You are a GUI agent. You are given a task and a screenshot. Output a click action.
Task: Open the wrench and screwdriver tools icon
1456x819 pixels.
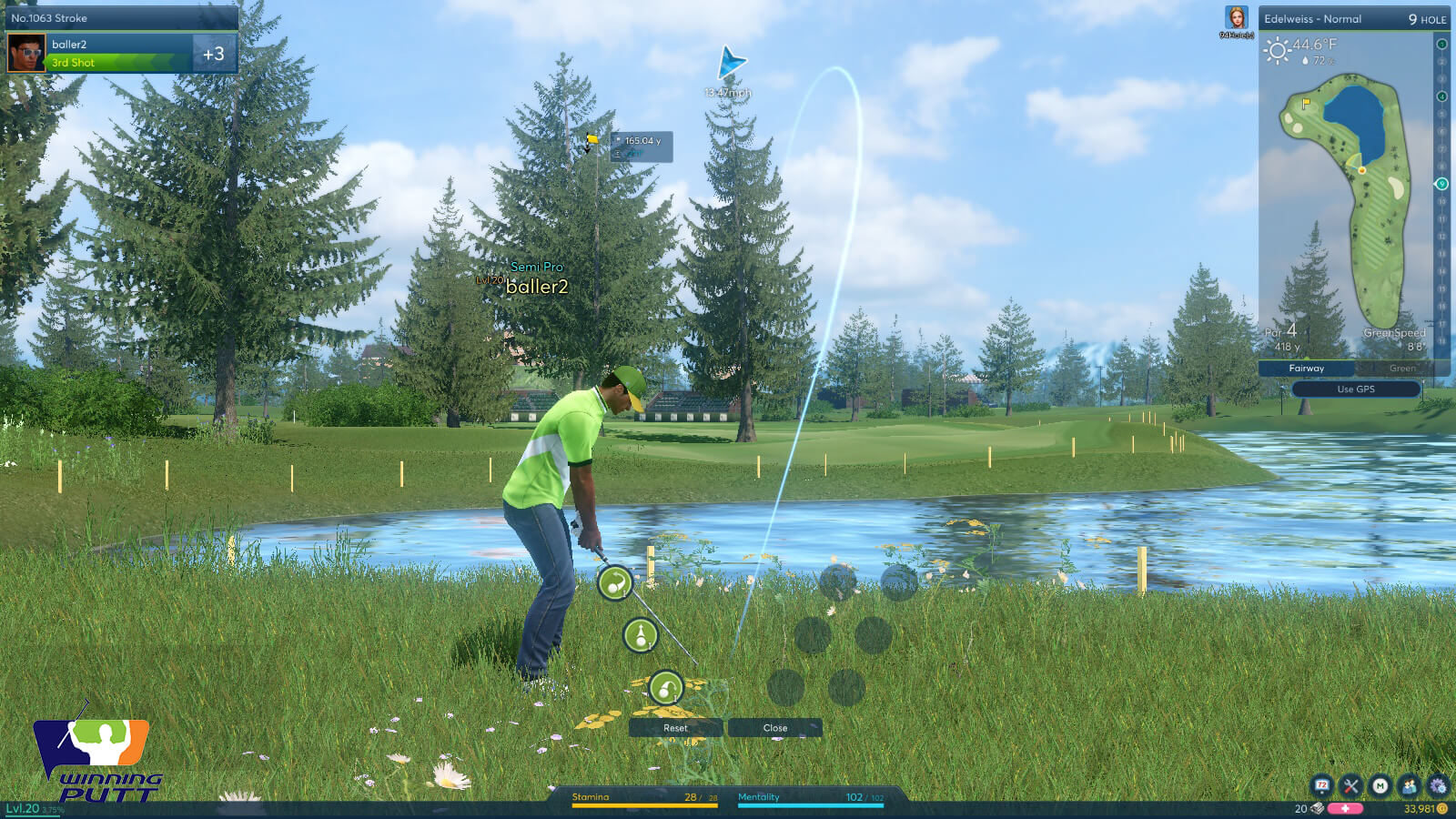click(x=1350, y=785)
